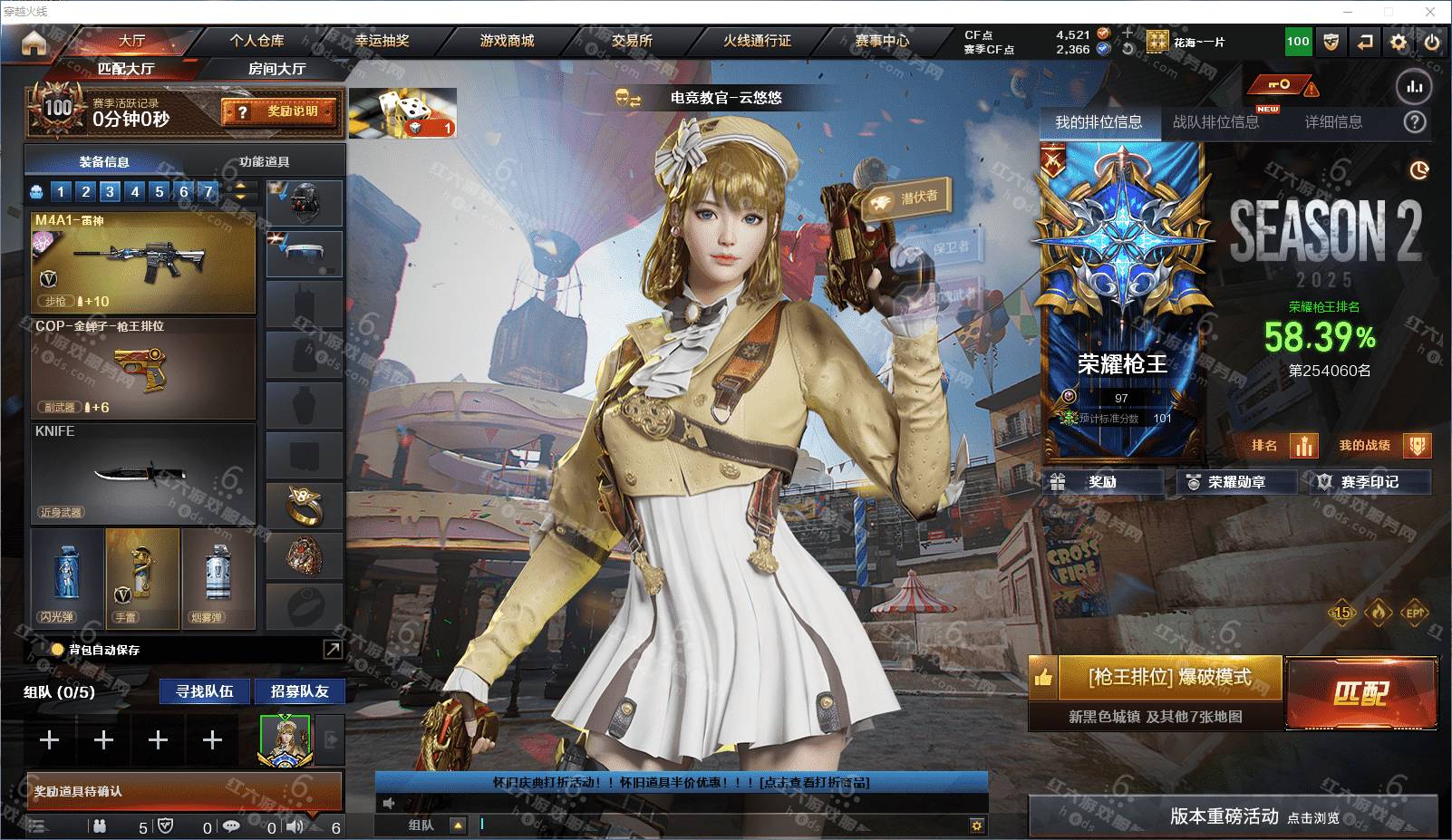Select the COP gold pistol slot
Screen dimensions: 1452x840
[143, 368]
